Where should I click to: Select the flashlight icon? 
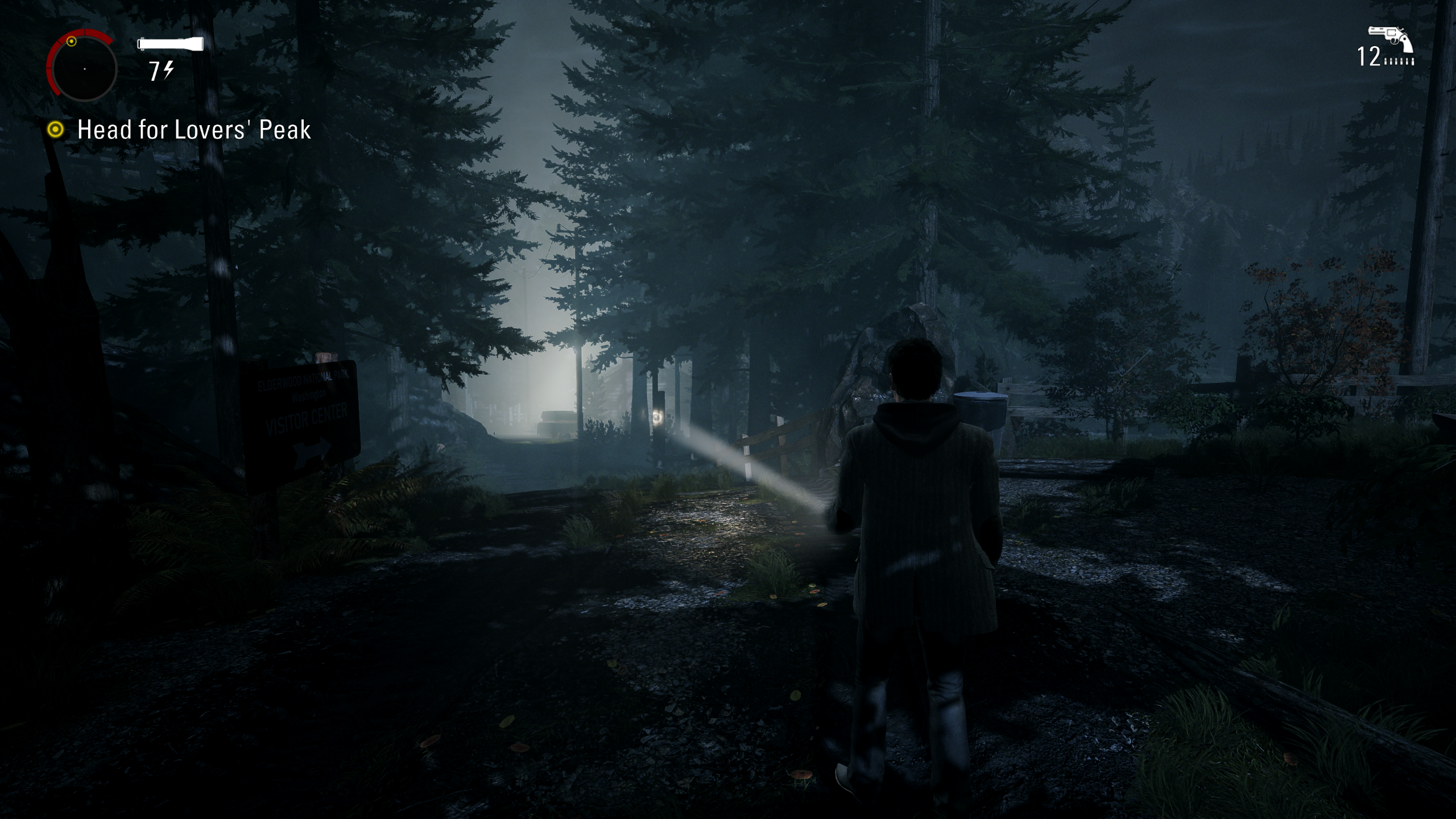point(171,43)
